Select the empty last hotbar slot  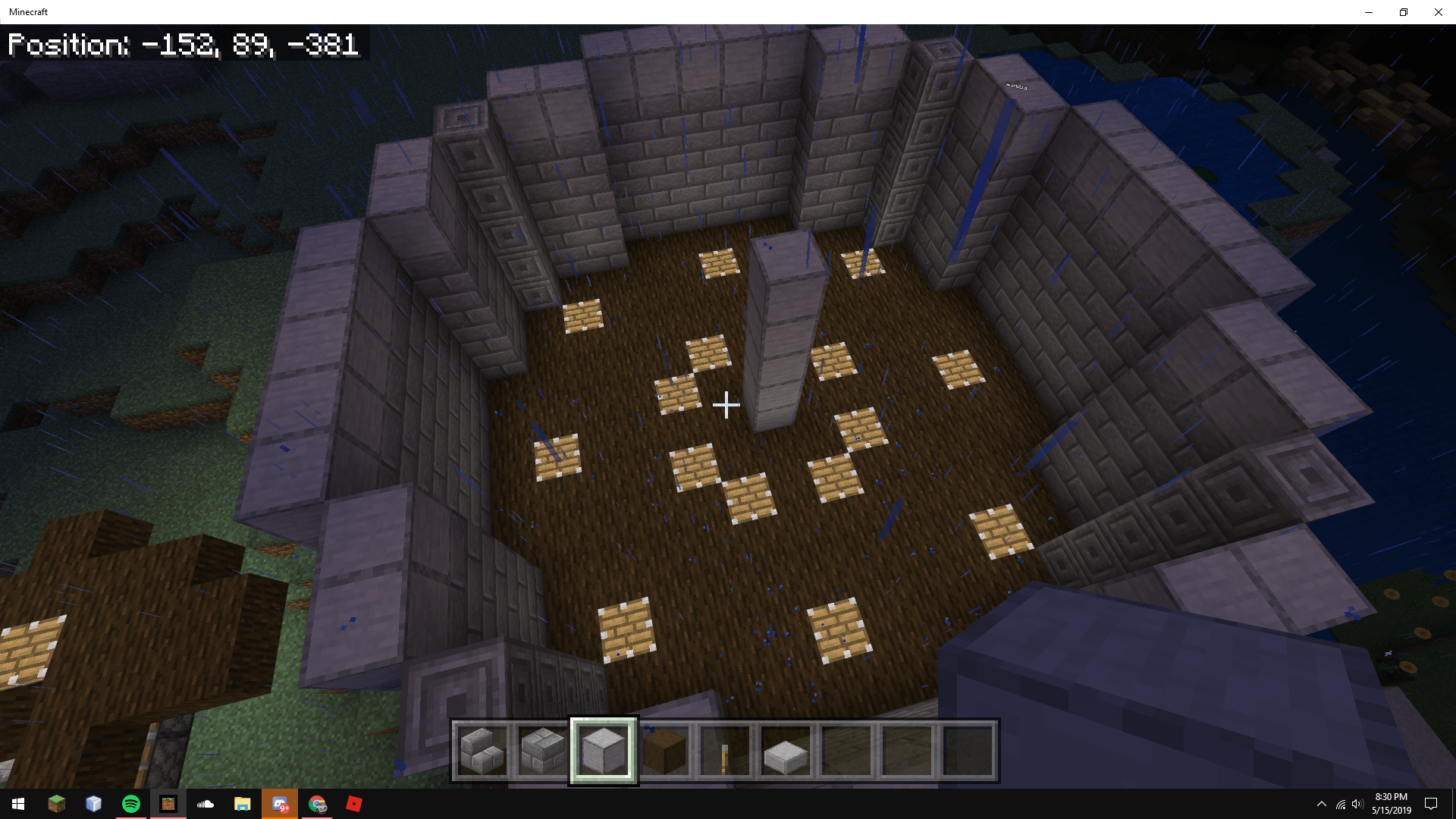[x=968, y=751]
